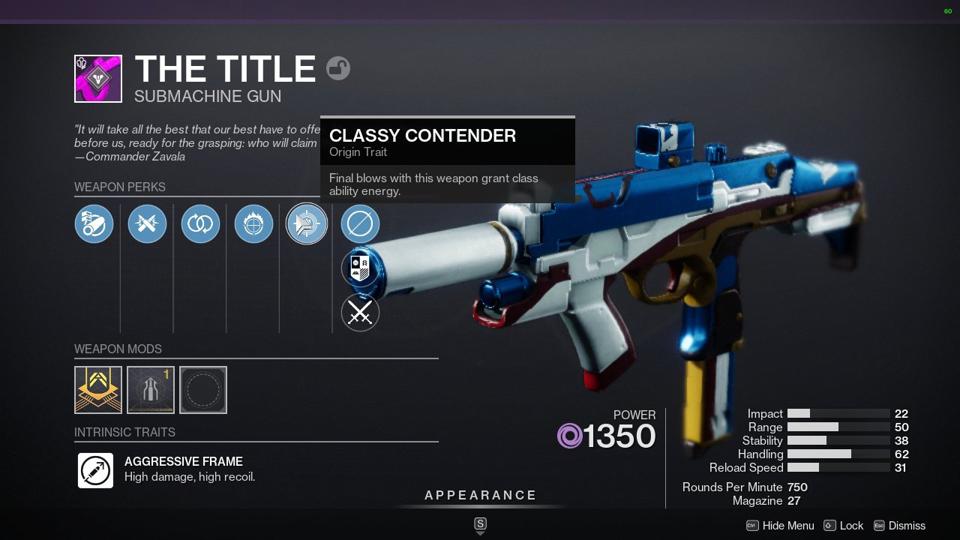The image size is (960, 540).
Task: Select the highlighted Classy Contender origin trait
Action: tap(307, 224)
